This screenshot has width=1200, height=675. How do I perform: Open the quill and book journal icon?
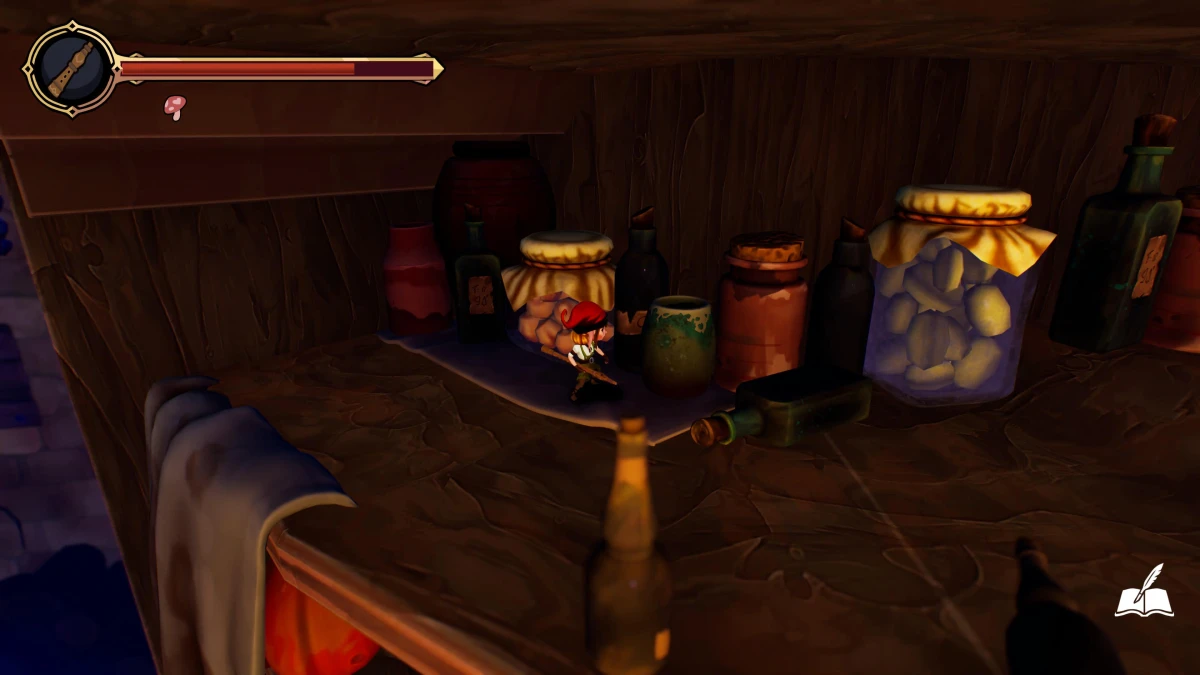coord(1144,592)
